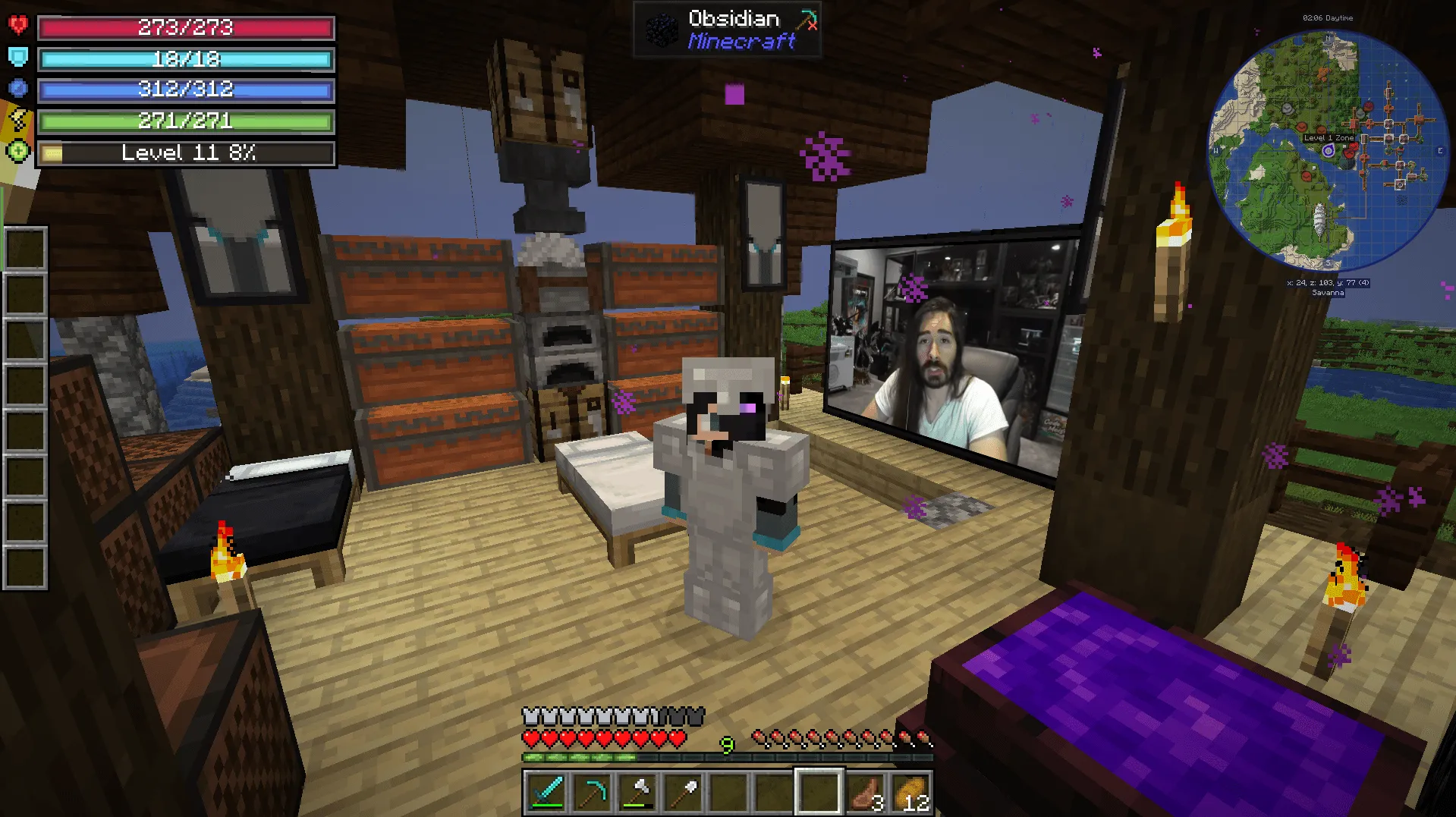Click the Level 1 Zone marker on the minimap
Image resolution: width=1456 pixels, height=817 pixels.
[1327, 137]
